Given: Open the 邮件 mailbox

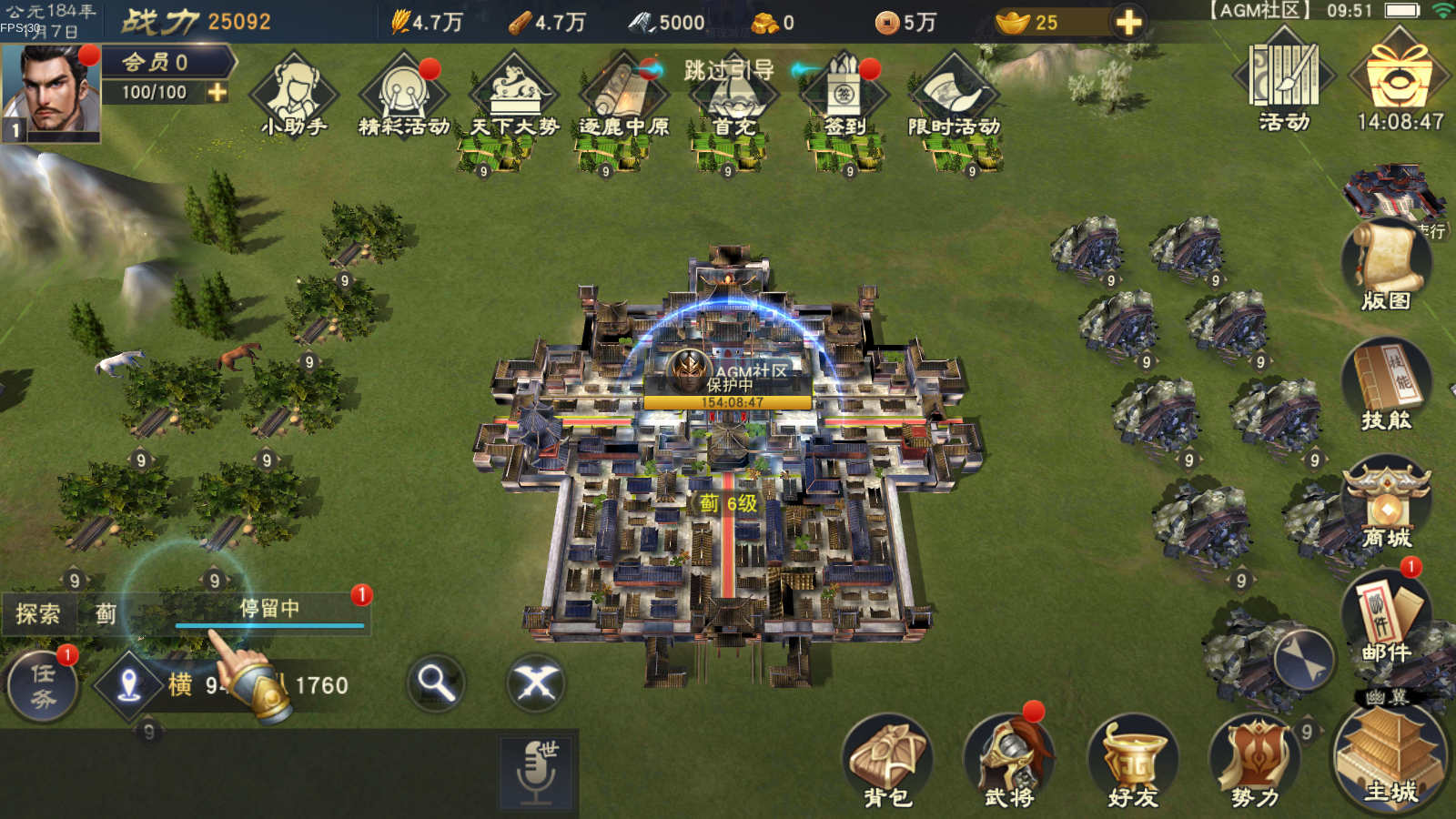Looking at the screenshot, I should 1386,619.
